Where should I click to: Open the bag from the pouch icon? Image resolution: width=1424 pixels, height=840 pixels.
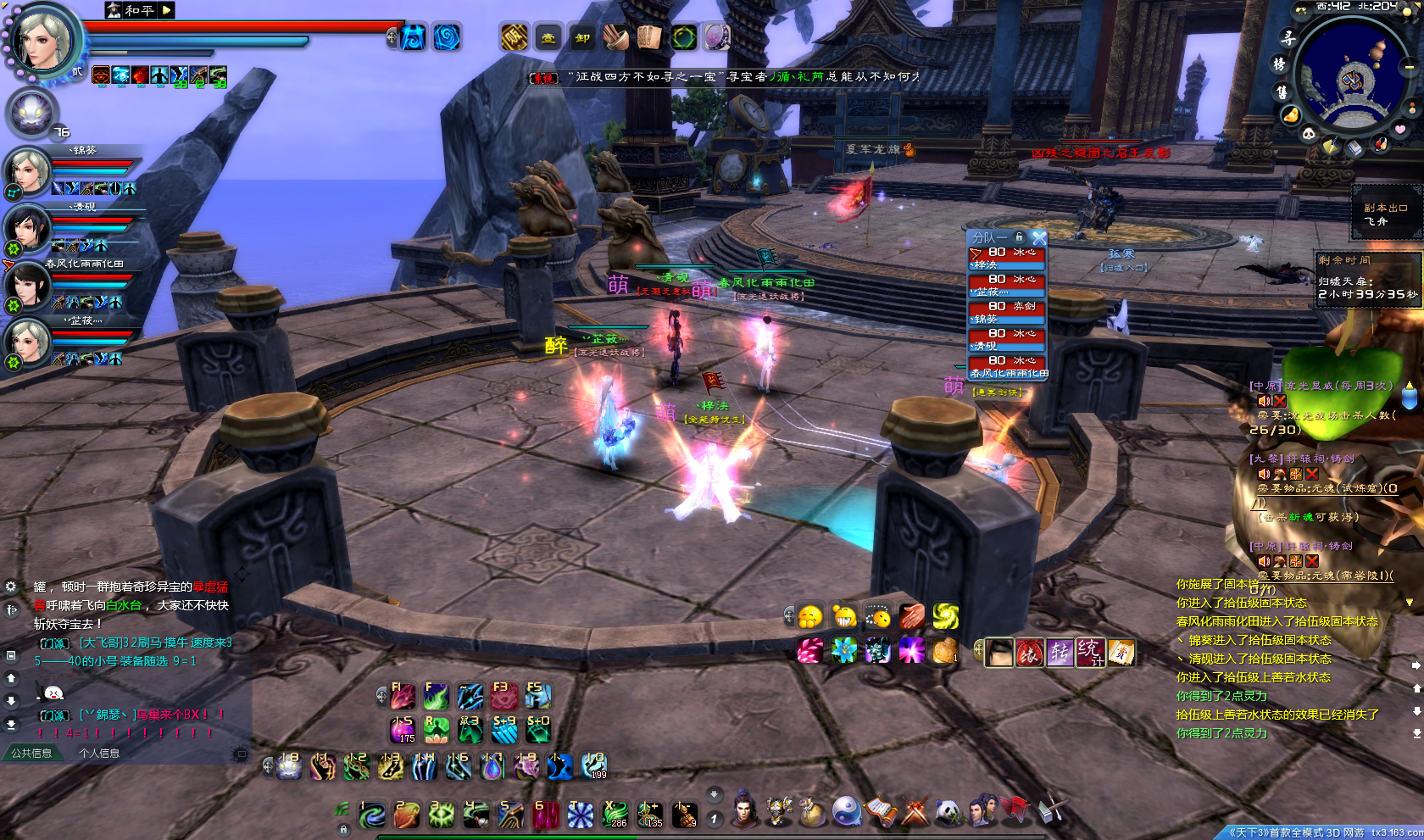click(x=812, y=812)
